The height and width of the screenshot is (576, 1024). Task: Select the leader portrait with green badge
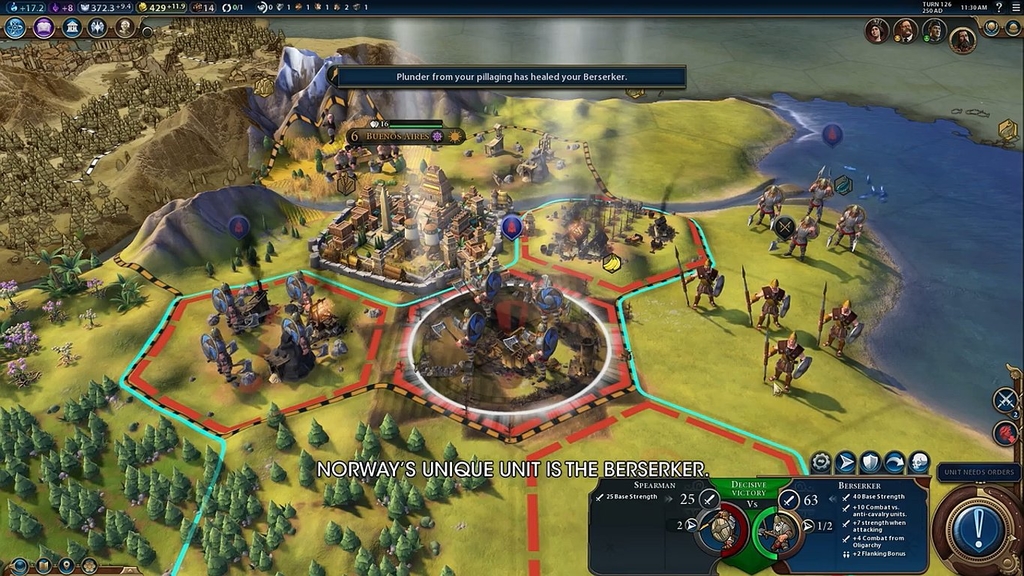(x=933, y=31)
